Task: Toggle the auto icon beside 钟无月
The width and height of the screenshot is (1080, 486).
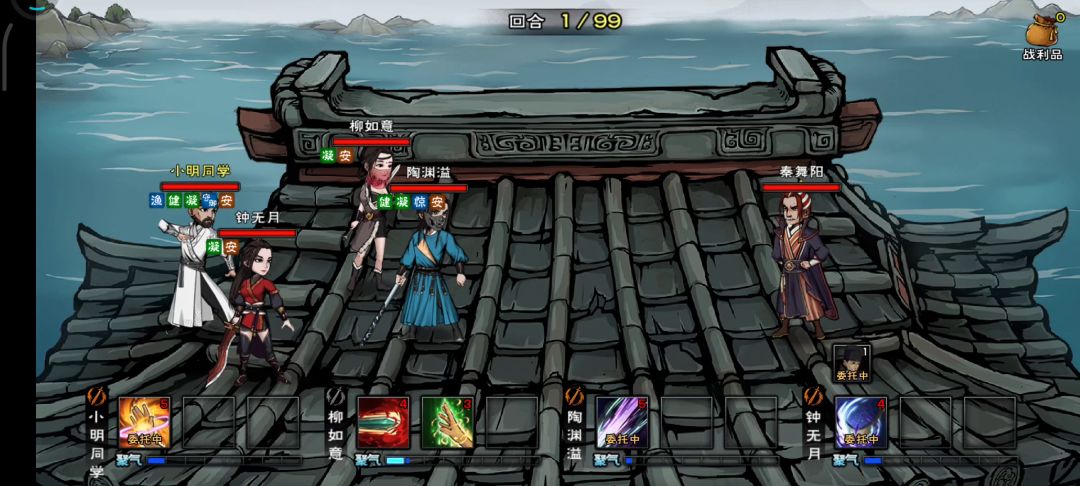Action: coord(813,397)
